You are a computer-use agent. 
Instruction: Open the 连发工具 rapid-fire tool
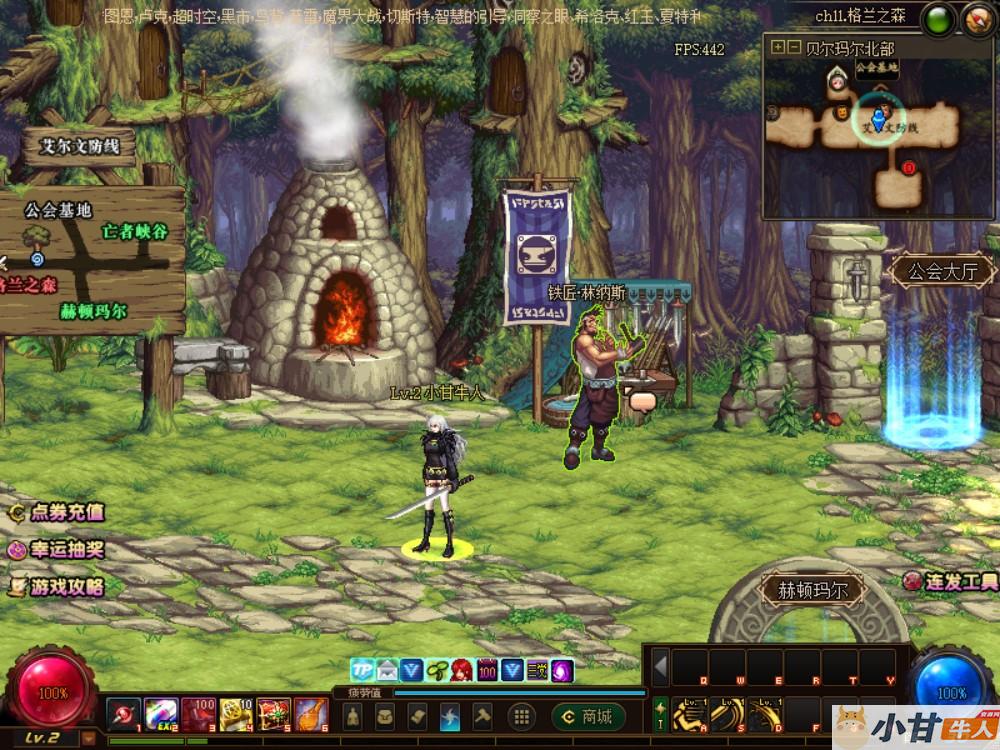pyautogui.click(x=950, y=581)
